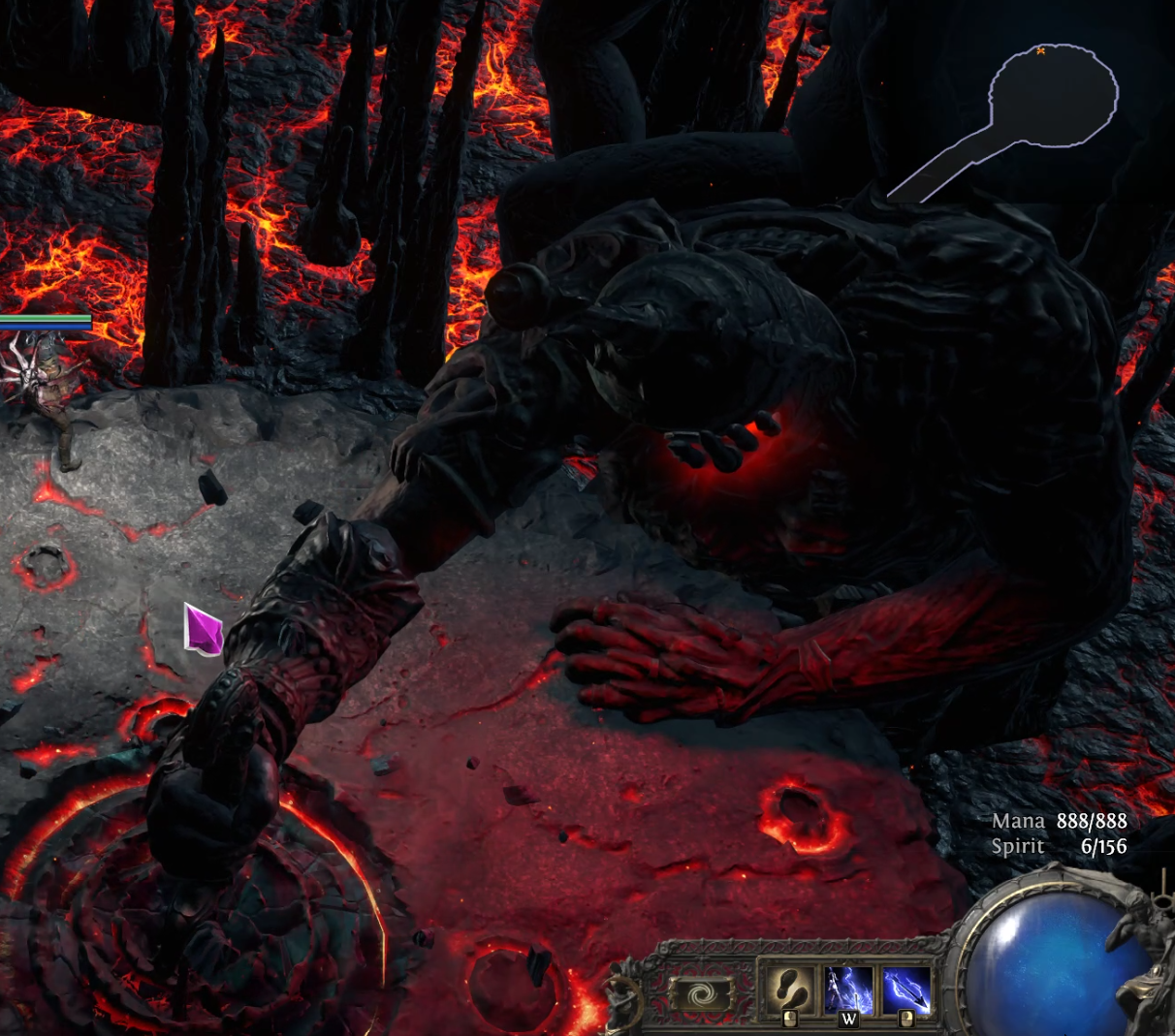Activate the lightning warrior skill icon
This screenshot has height=1036, width=1175.
(848, 989)
